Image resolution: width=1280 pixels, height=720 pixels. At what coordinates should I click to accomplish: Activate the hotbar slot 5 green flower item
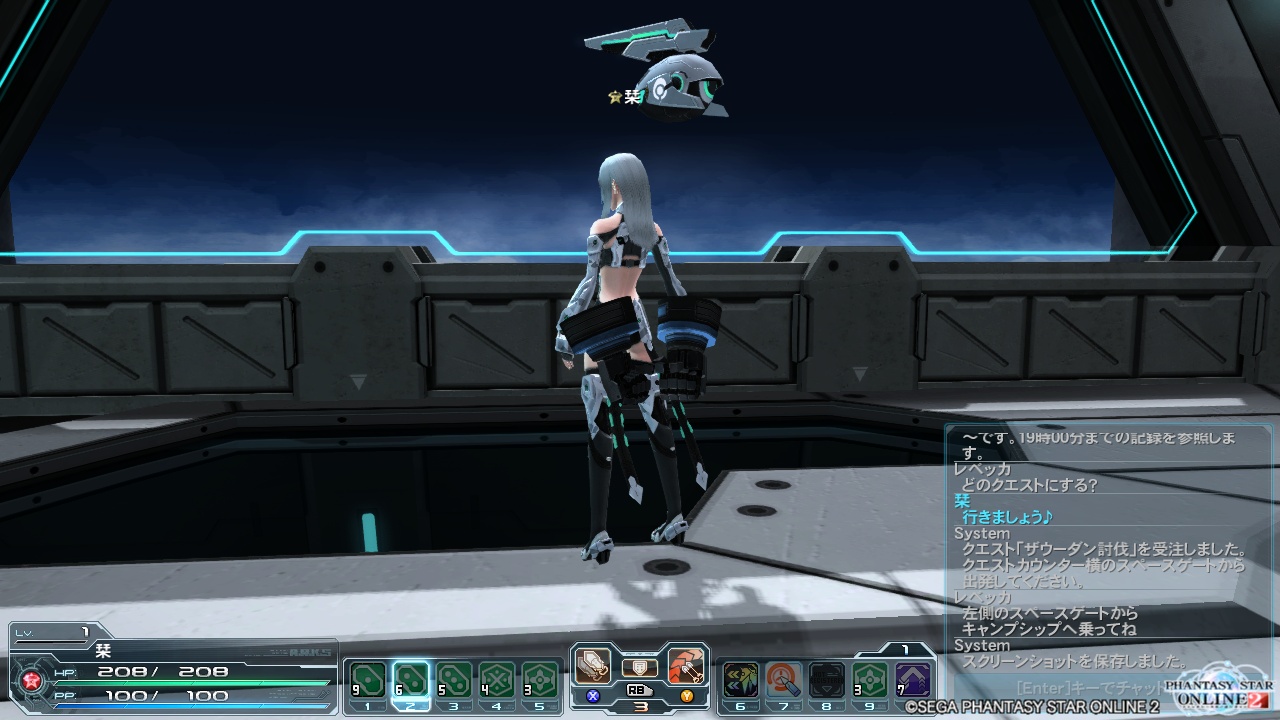pos(540,681)
